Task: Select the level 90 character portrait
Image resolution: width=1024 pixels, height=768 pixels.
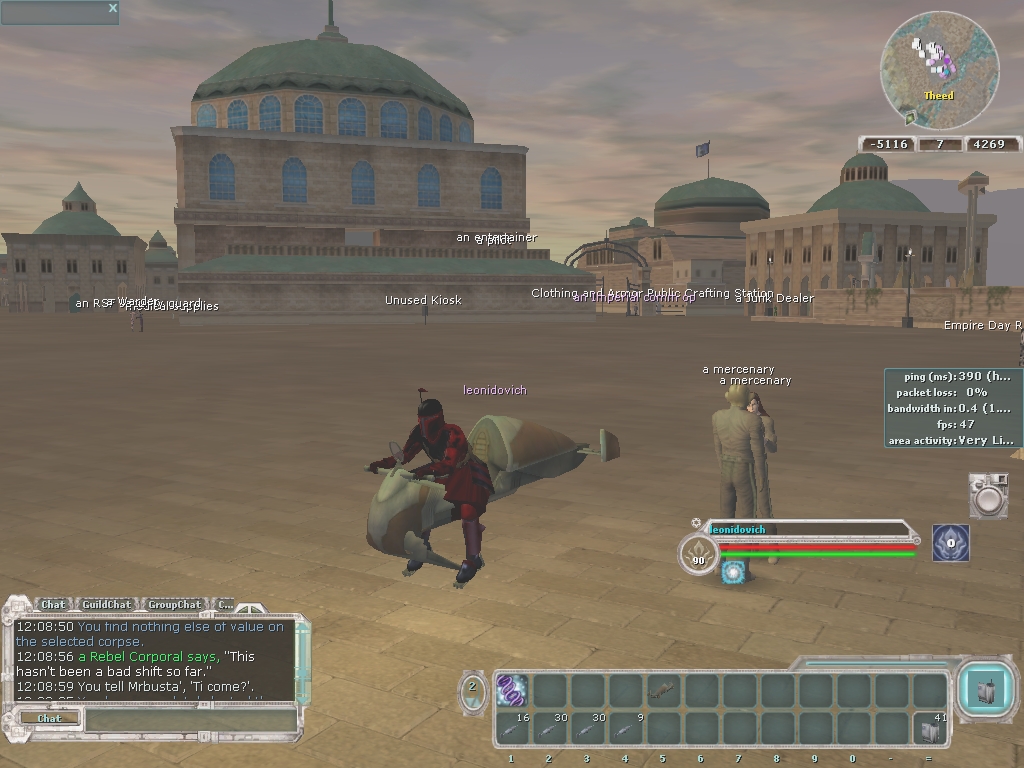Action: (698, 555)
